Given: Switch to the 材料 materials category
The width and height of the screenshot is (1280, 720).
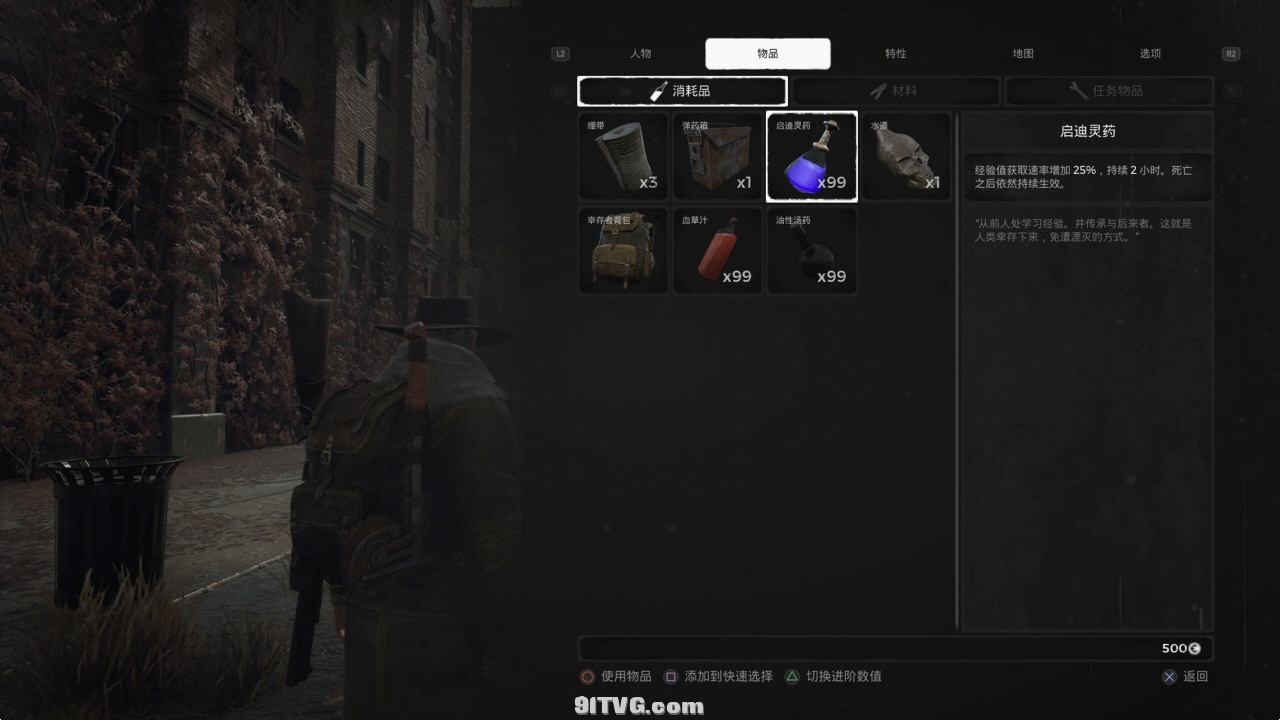Looking at the screenshot, I should pyautogui.click(x=895, y=91).
